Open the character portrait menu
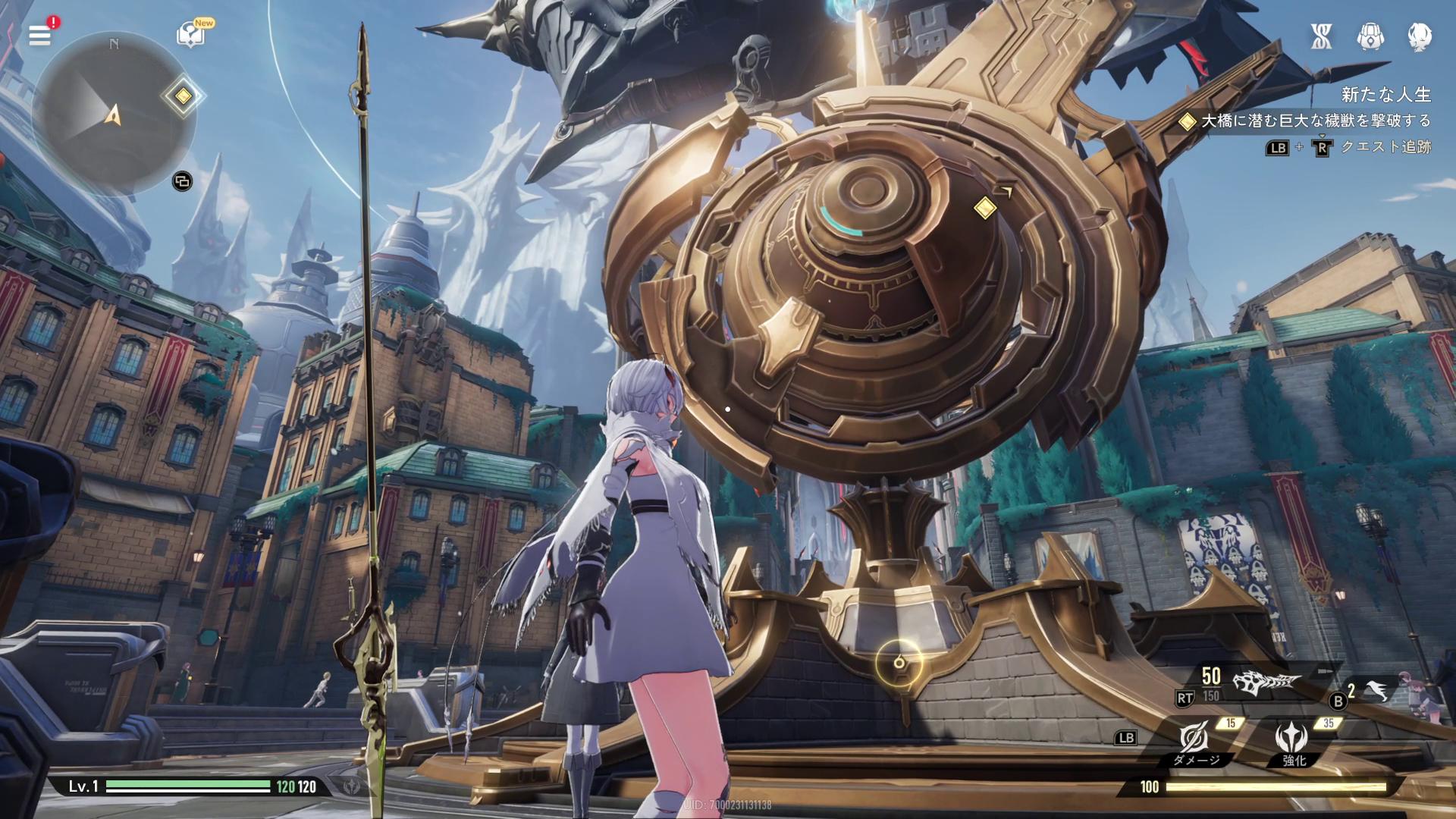The height and width of the screenshot is (819, 1456). 1419,36
